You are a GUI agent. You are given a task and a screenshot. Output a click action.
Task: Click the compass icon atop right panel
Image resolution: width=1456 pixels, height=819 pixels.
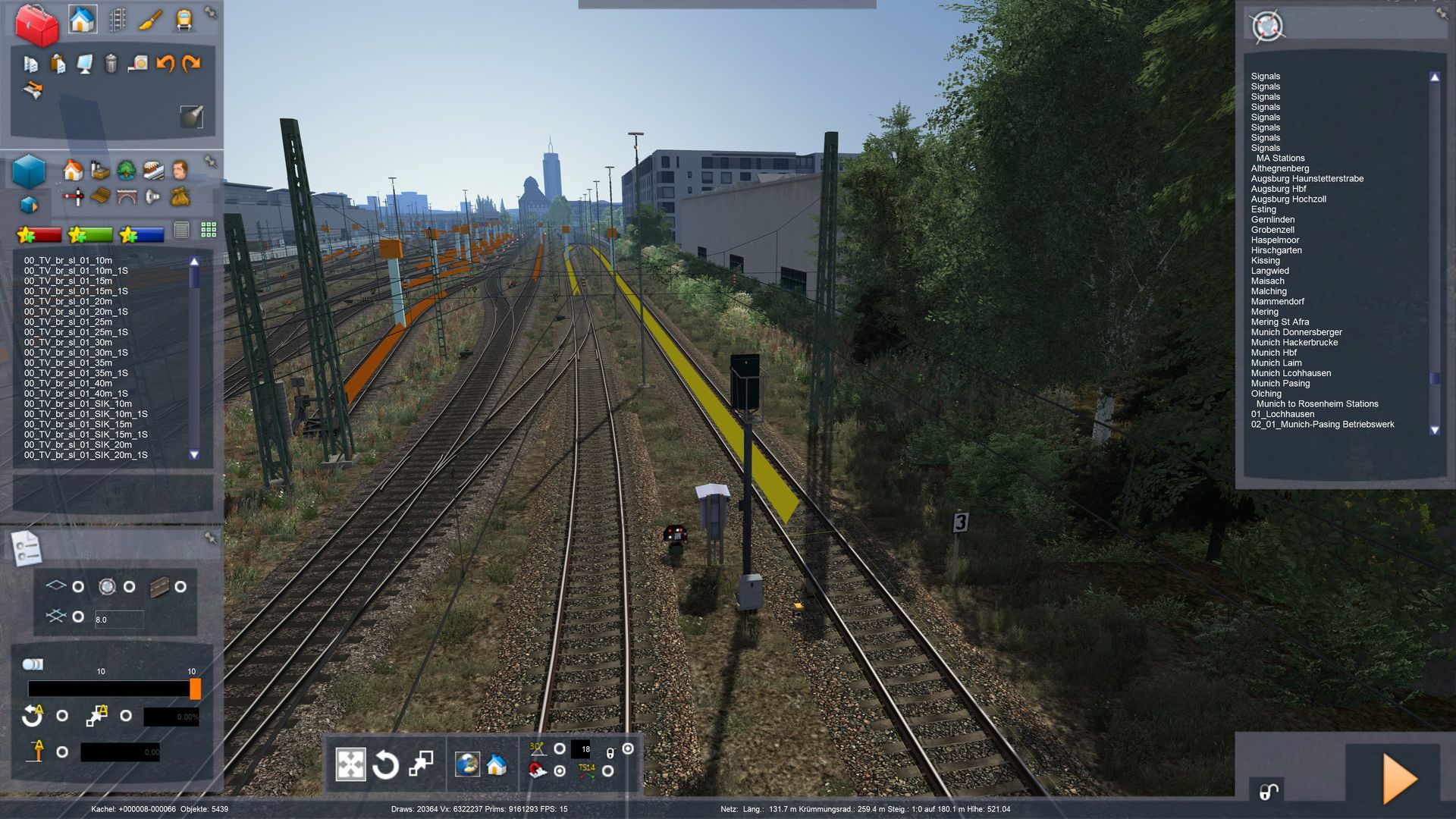click(1267, 27)
